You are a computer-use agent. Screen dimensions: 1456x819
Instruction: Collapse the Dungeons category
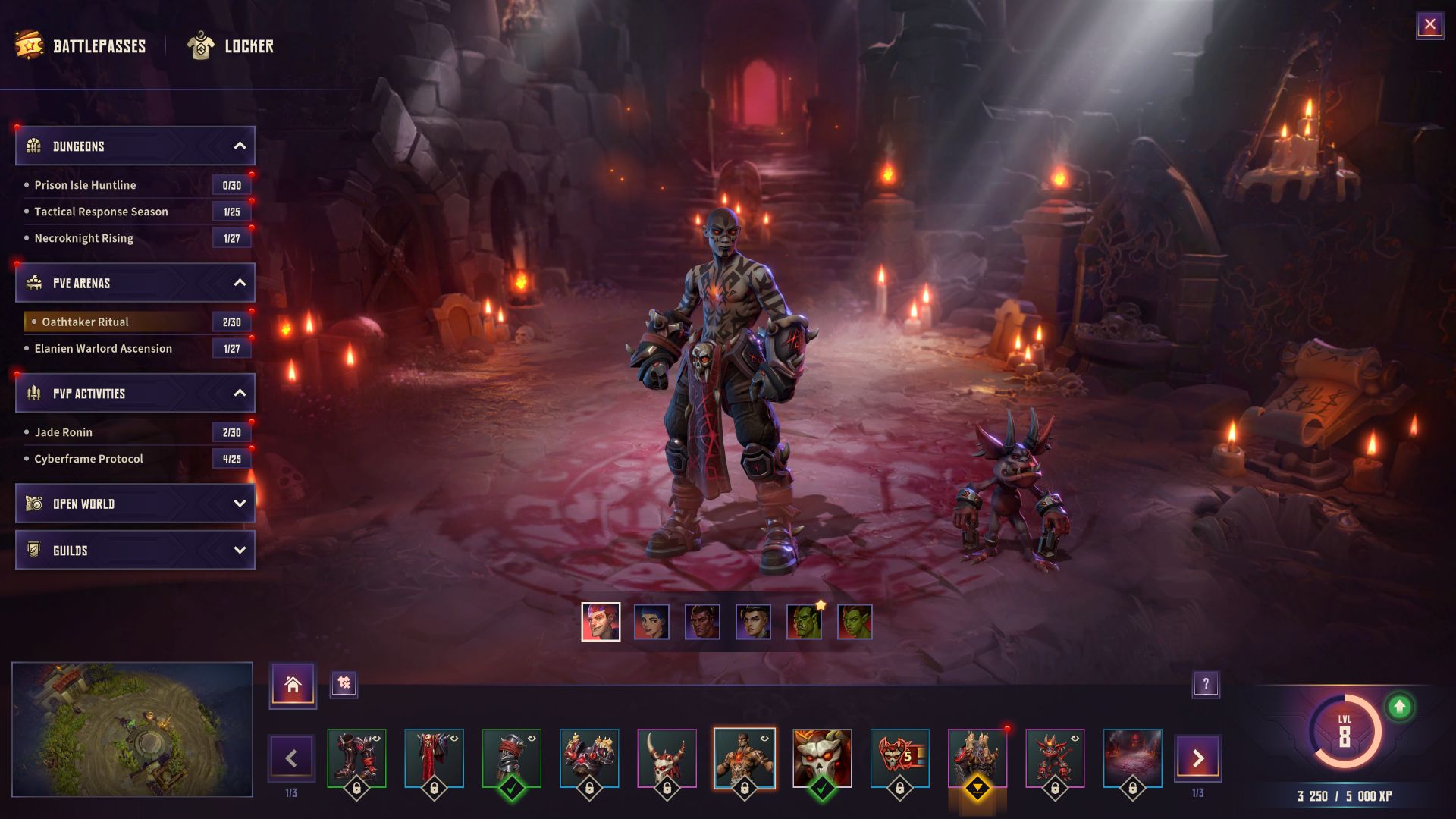point(240,146)
